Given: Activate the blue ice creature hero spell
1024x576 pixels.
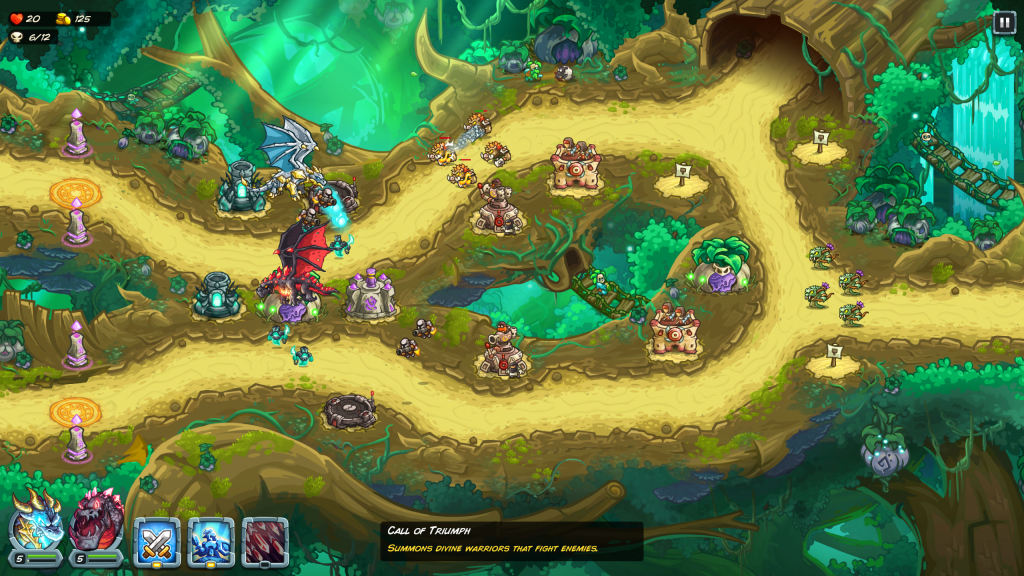Looking at the screenshot, I should click(x=211, y=541).
